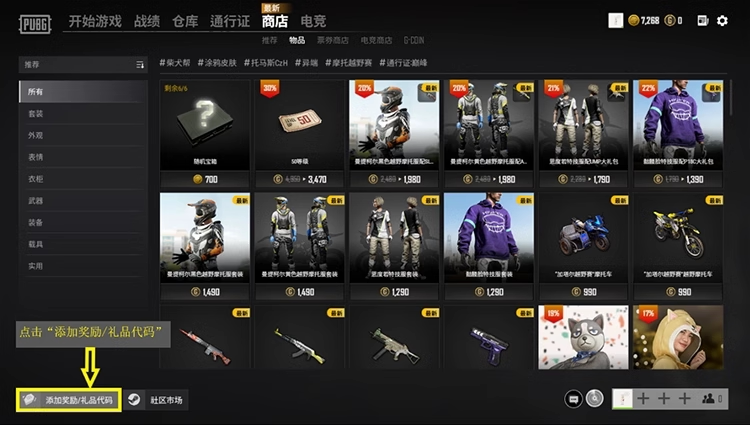Open the 通行证 pass tab
750x425 pixels.
[x=230, y=21]
